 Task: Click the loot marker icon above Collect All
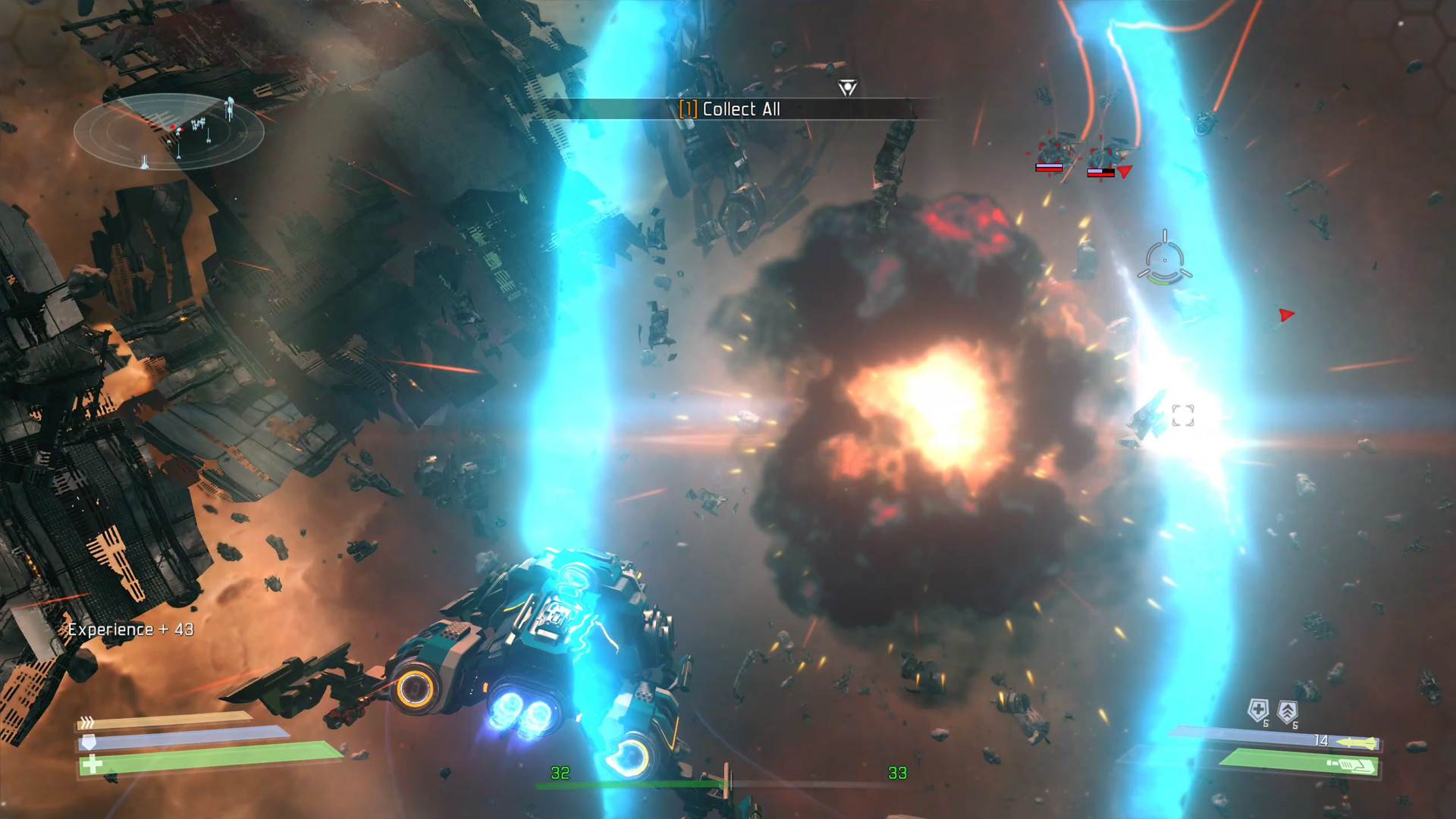click(847, 88)
